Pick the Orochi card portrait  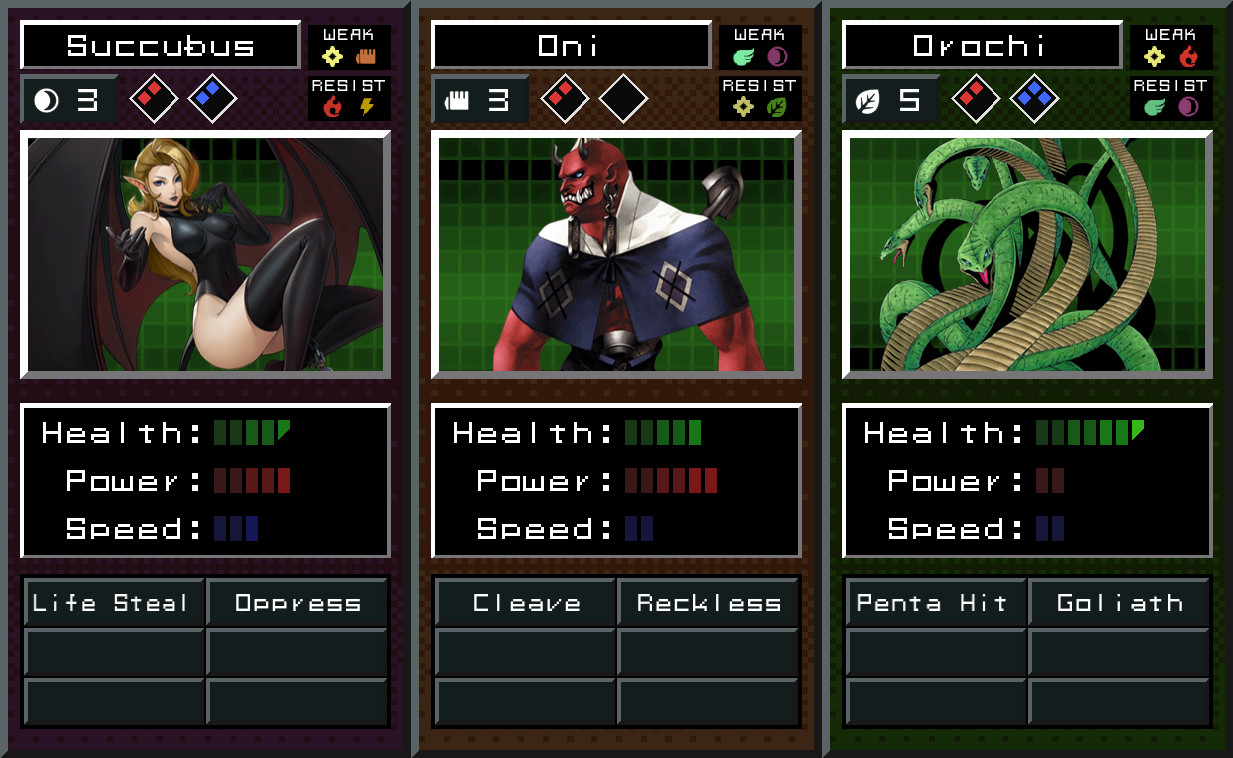coord(1027,254)
